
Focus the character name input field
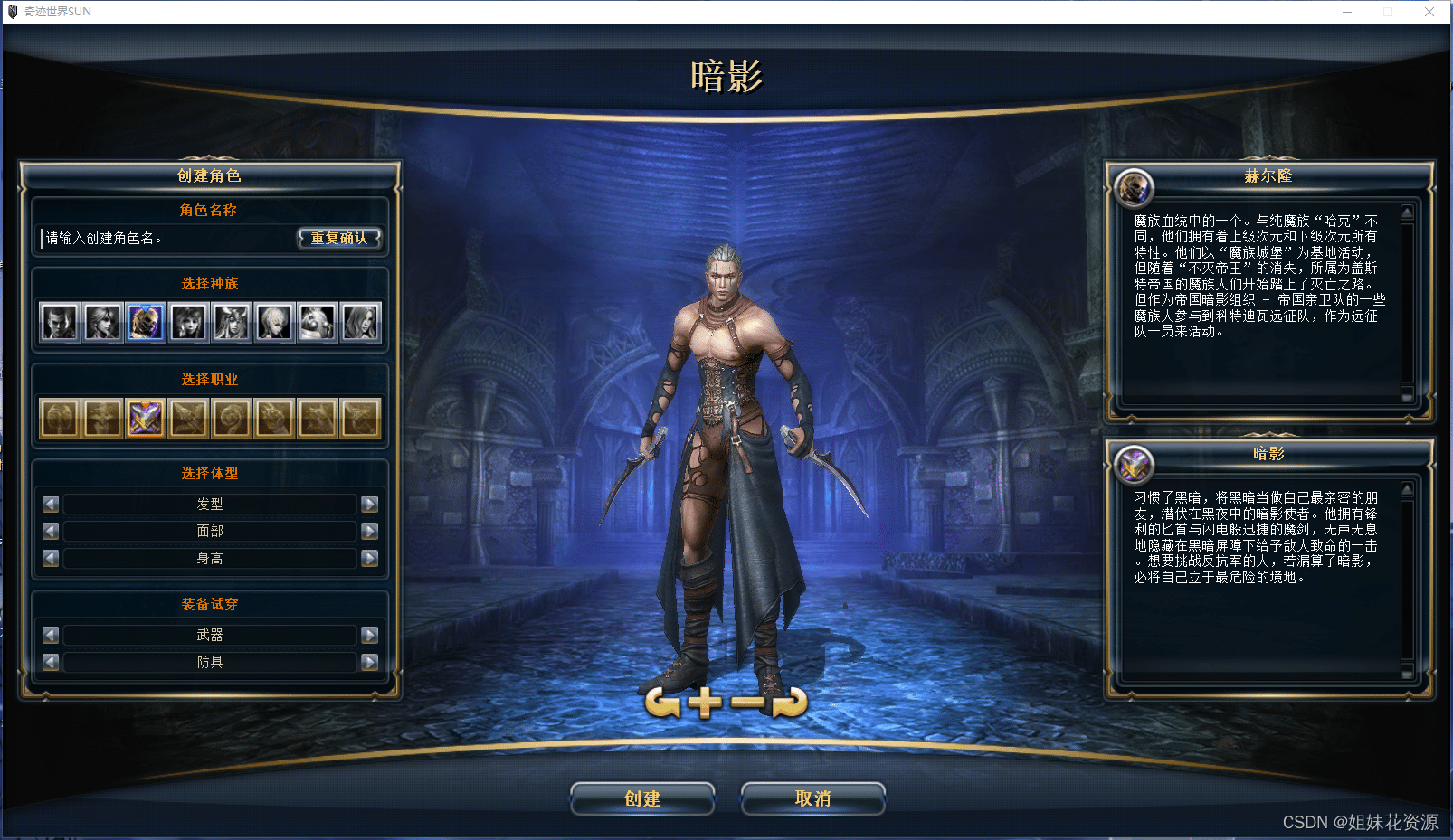pyautogui.click(x=168, y=238)
